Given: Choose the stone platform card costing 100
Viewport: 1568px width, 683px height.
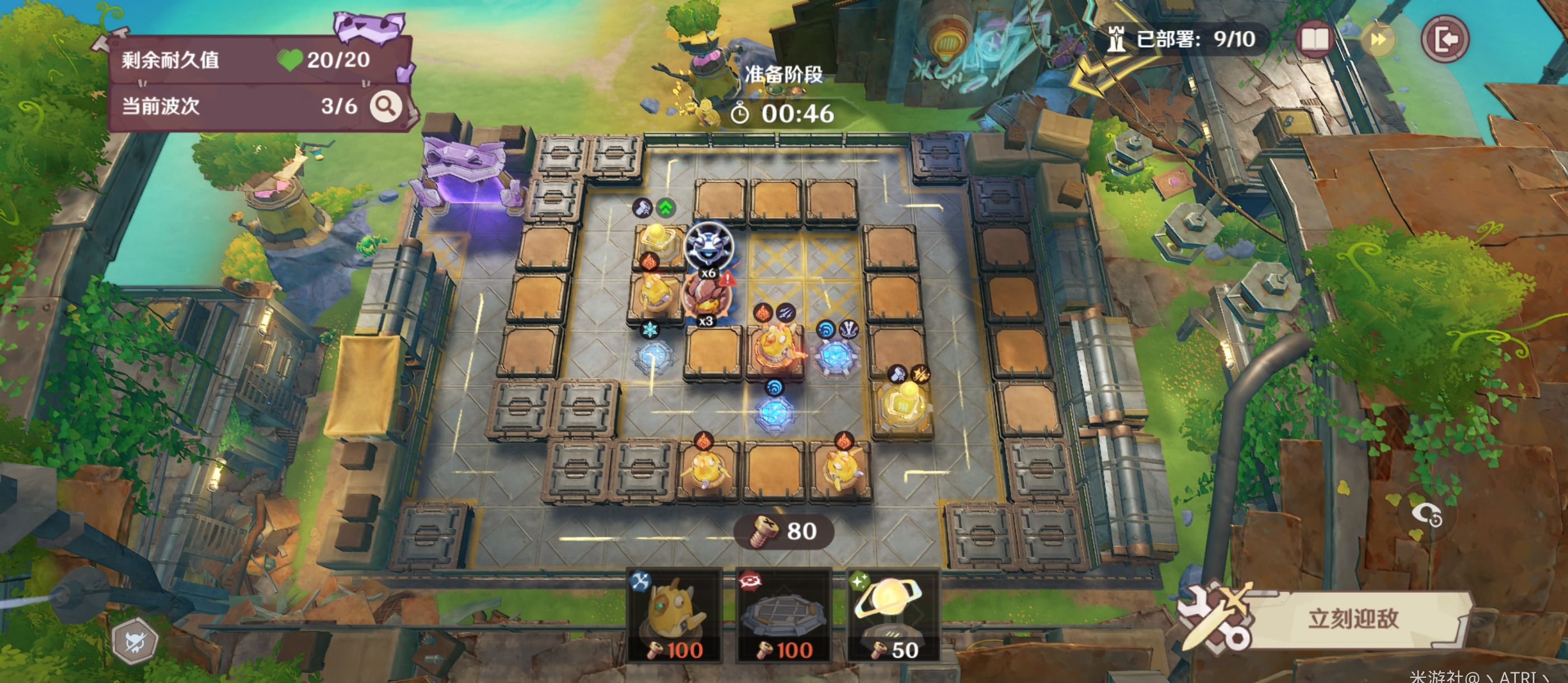Looking at the screenshot, I should 784,616.
